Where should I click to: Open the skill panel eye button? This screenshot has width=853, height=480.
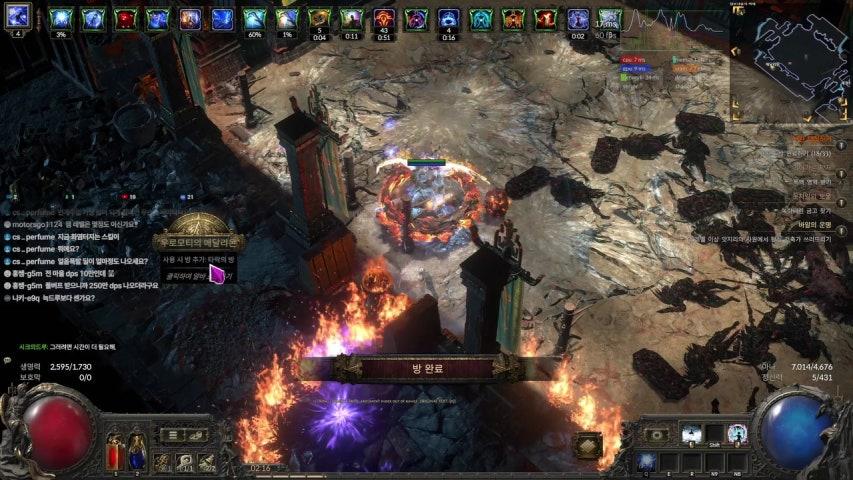[657, 435]
